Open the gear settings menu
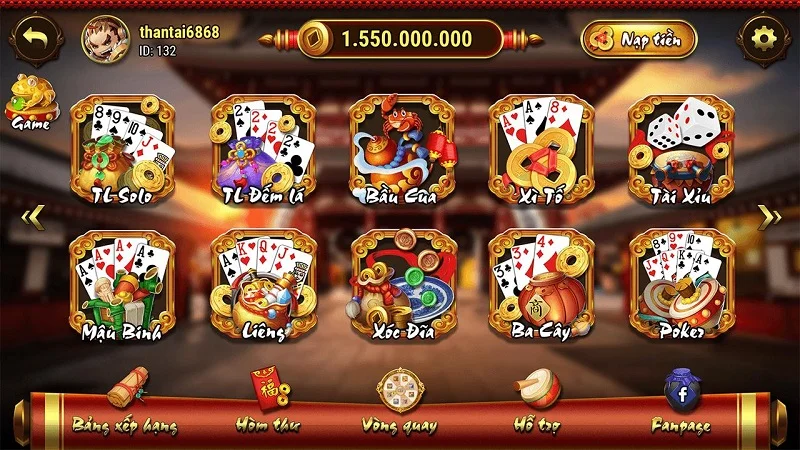This screenshot has width=800, height=450. (764, 39)
